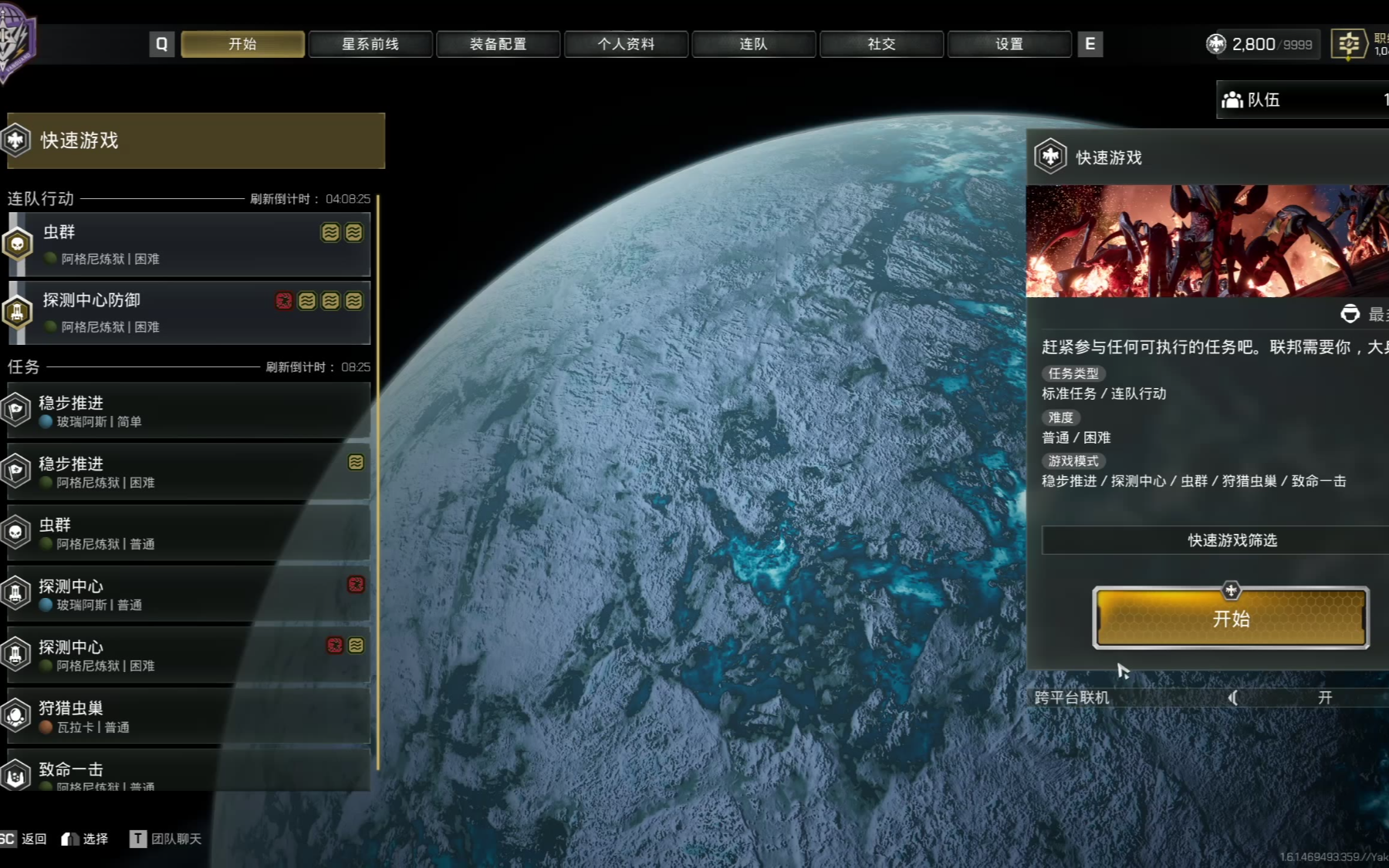Select the 致命一击 mission row
This screenshot has height=868, width=1389.
pos(189,773)
